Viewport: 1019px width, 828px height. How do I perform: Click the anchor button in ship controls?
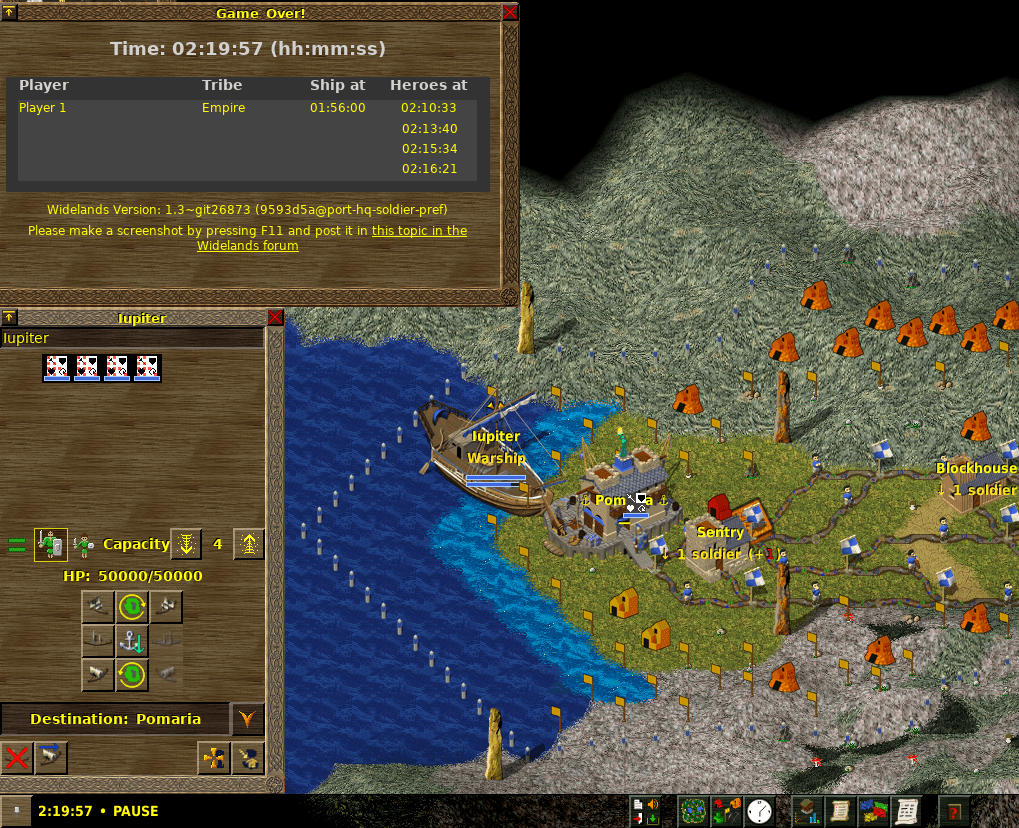point(132,641)
